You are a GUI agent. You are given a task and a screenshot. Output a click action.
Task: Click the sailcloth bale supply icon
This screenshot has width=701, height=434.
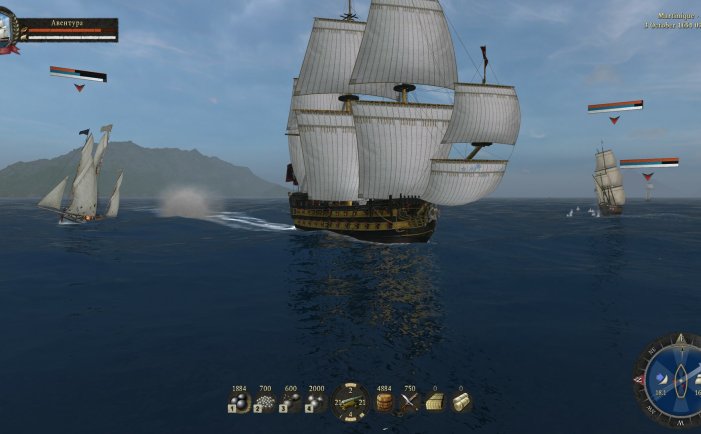tap(460, 402)
